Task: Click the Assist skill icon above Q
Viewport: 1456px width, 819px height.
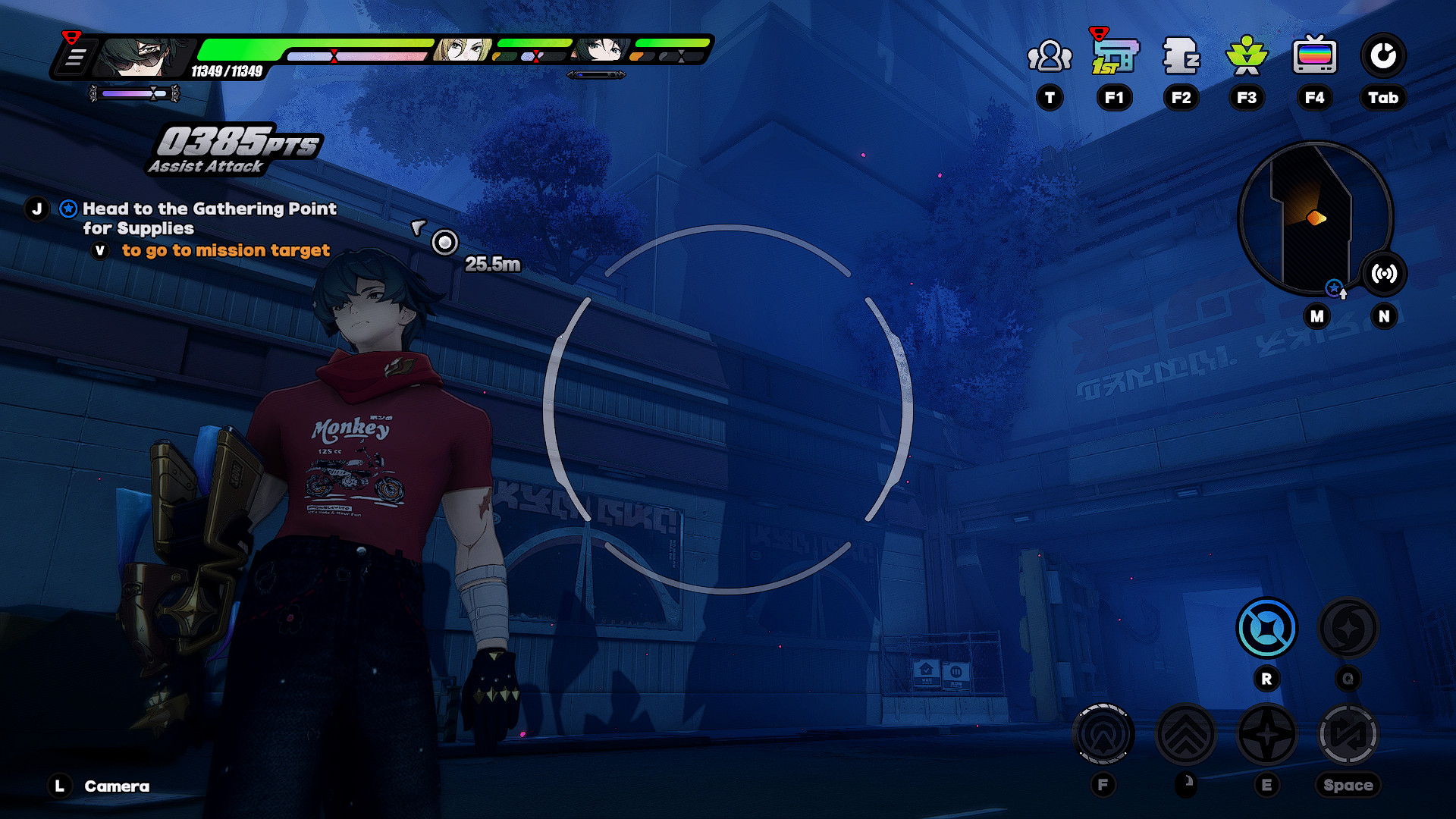Action: point(1348,628)
